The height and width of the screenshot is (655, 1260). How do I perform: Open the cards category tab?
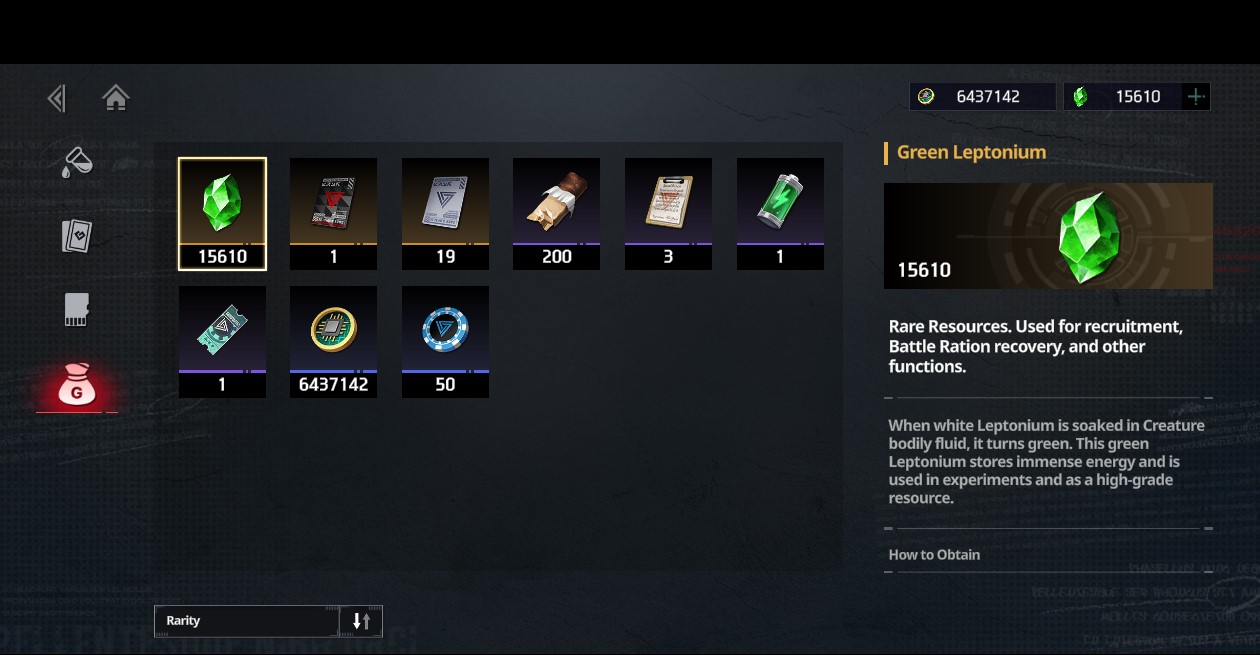(77, 236)
